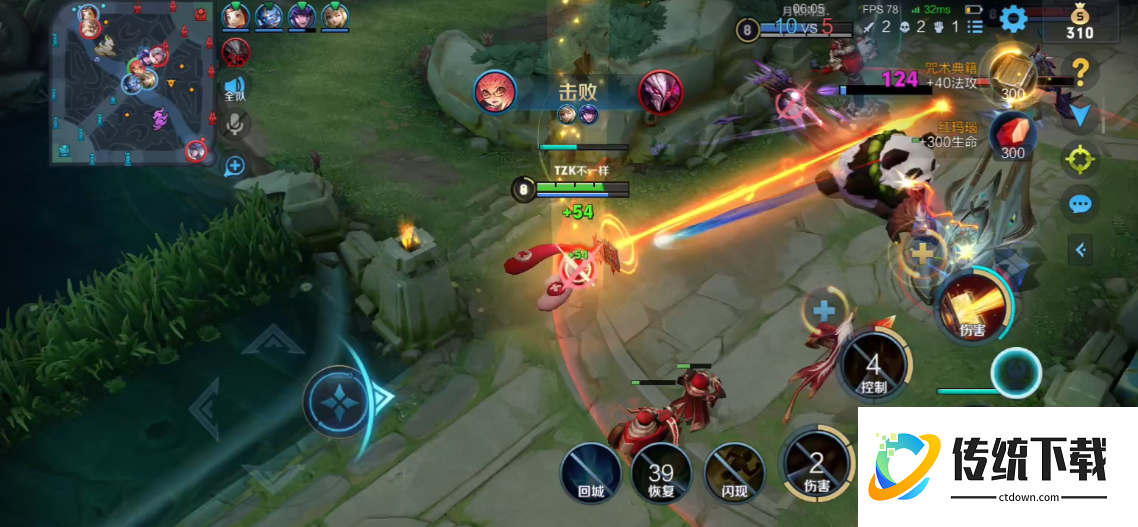Tap the chat bubble plus button below microphone
The width and height of the screenshot is (1138, 527).
pyautogui.click(x=236, y=165)
